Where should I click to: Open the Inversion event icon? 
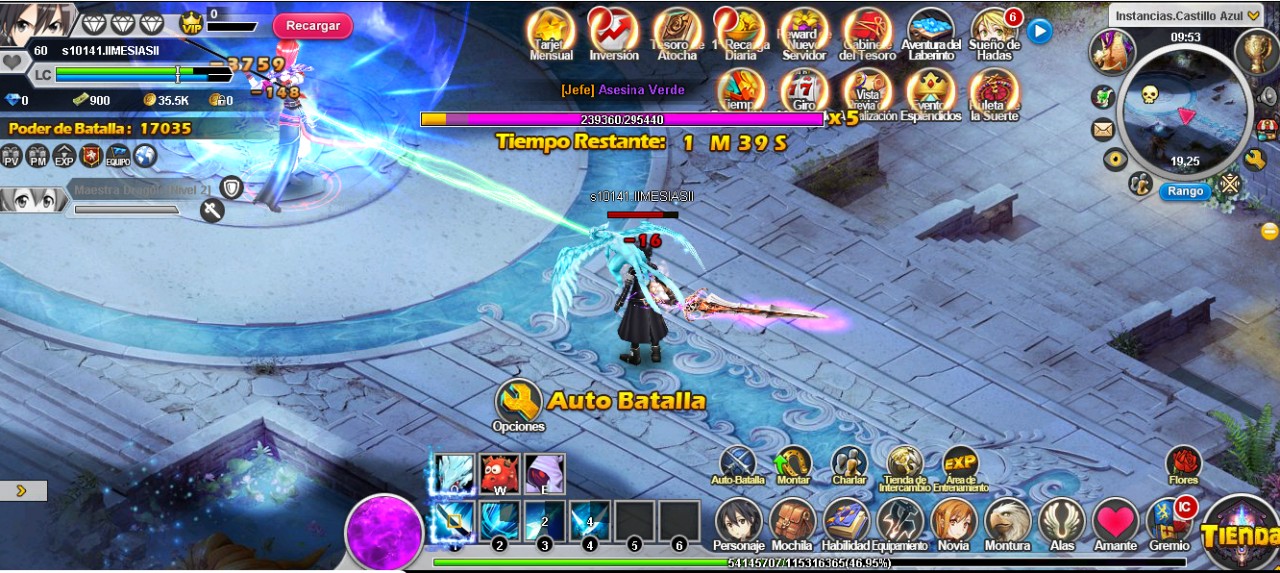[613, 30]
